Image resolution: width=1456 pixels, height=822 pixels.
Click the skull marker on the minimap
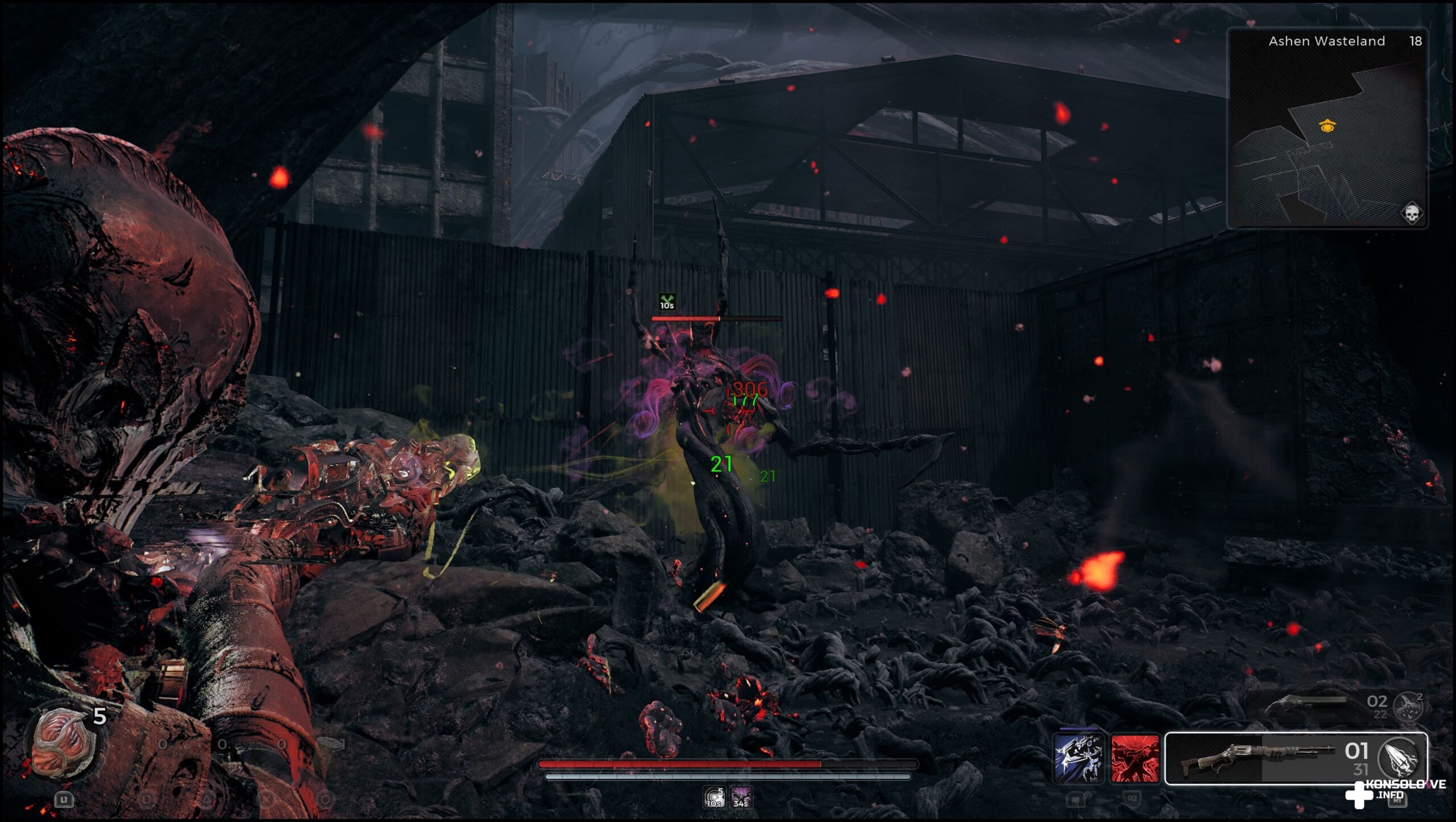[x=1411, y=214]
